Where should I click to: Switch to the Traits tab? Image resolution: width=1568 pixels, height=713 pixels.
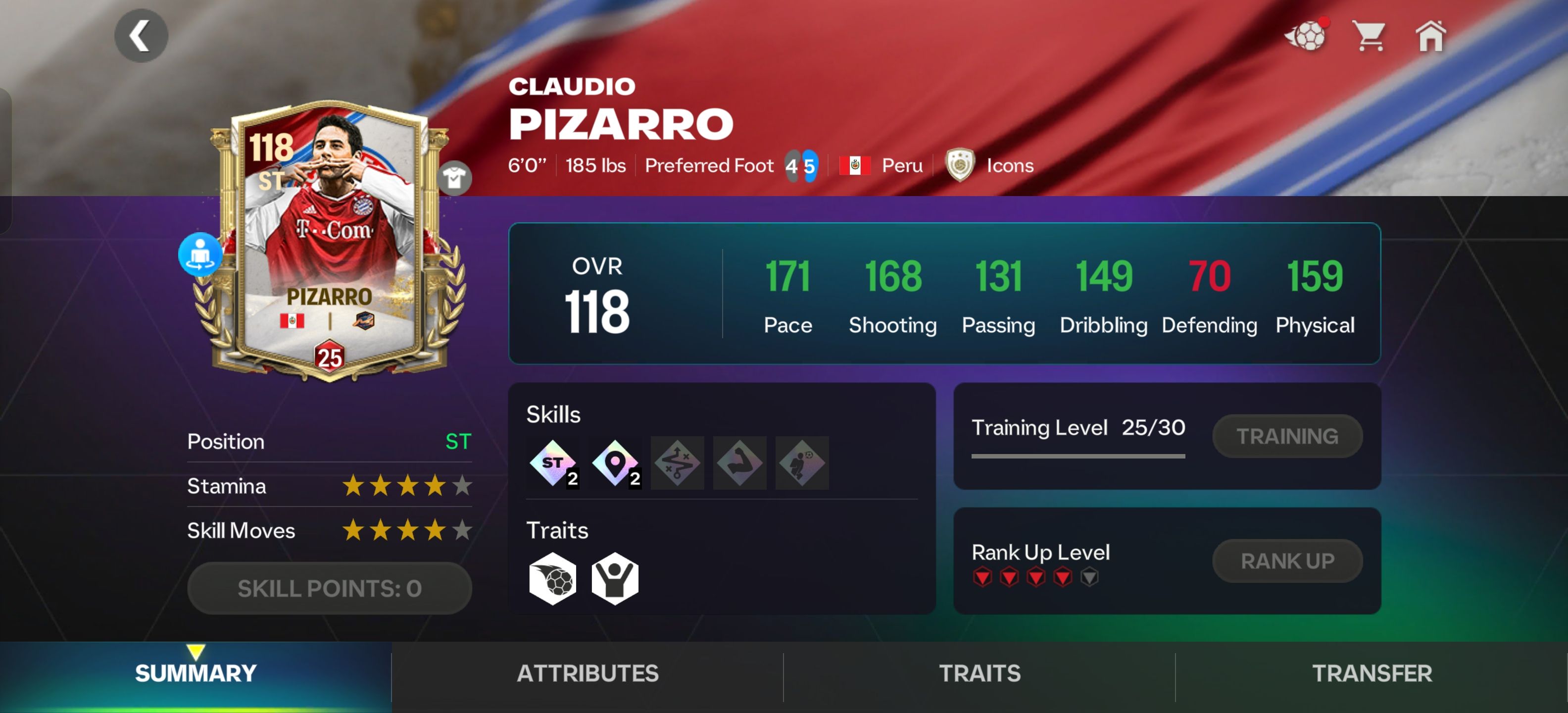(980, 673)
